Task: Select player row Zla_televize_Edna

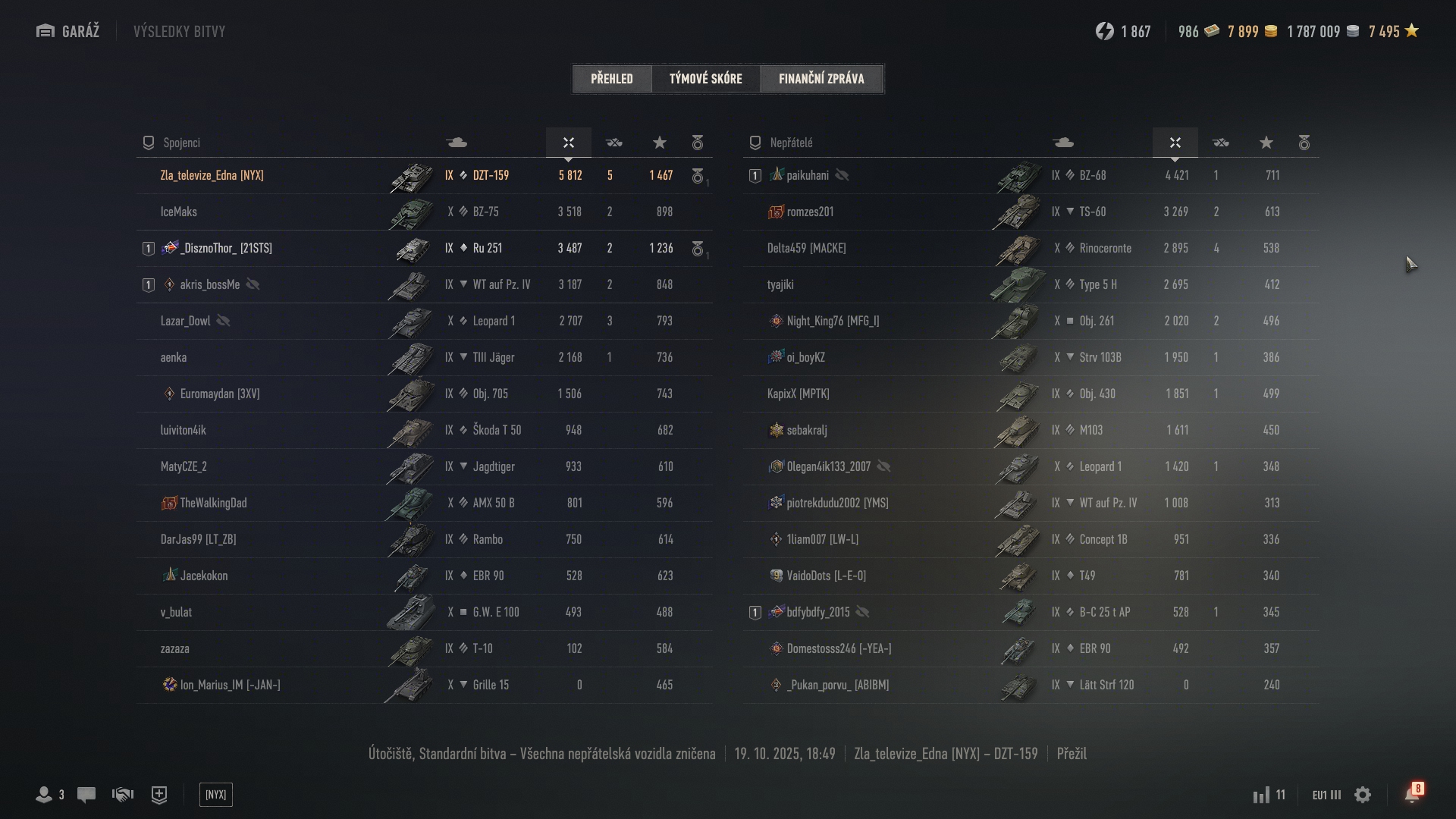Action: [212, 175]
